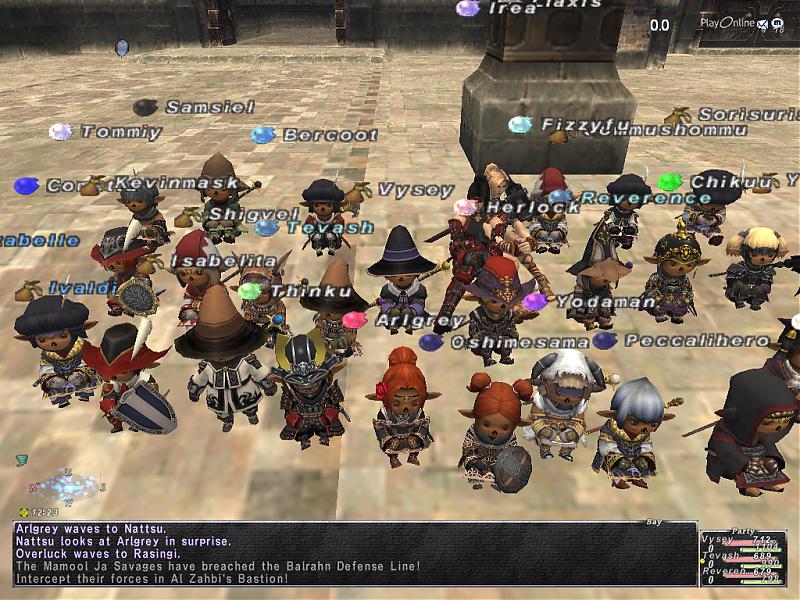The height and width of the screenshot is (600, 800).
Task: Click the compass in the corner
Action: pyautogui.click(x=68, y=487)
